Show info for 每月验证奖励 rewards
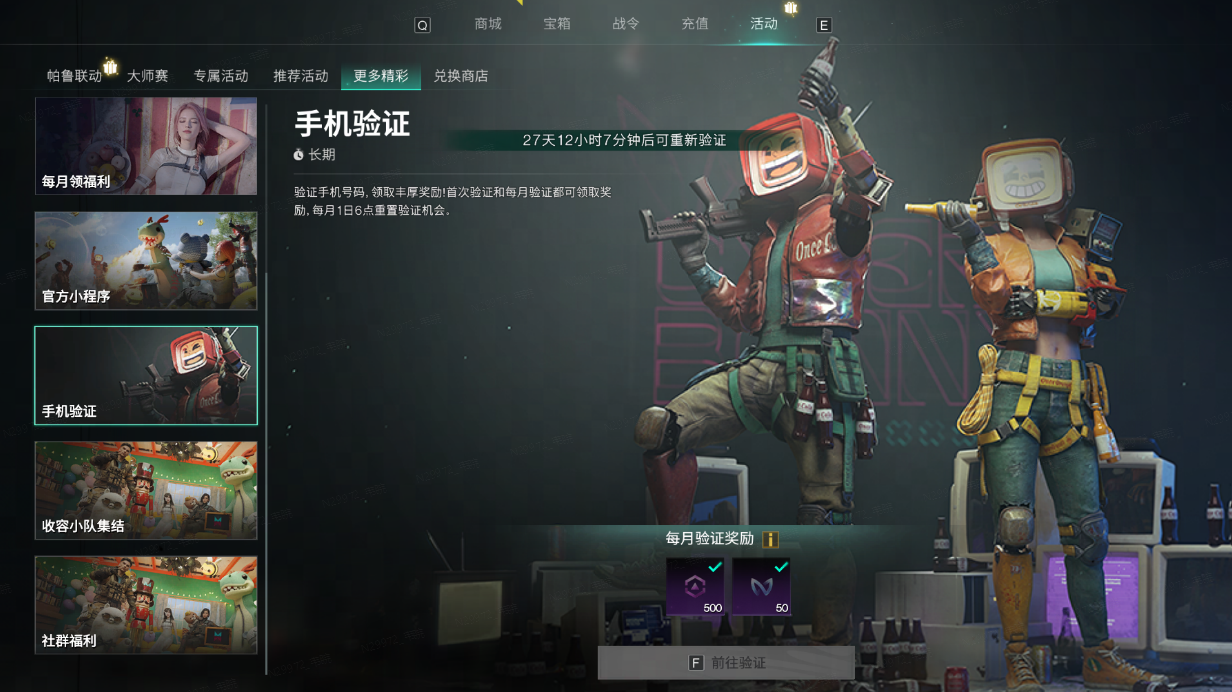Image resolution: width=1232 pixels, height=692 pixels. (x=770, y=539)
